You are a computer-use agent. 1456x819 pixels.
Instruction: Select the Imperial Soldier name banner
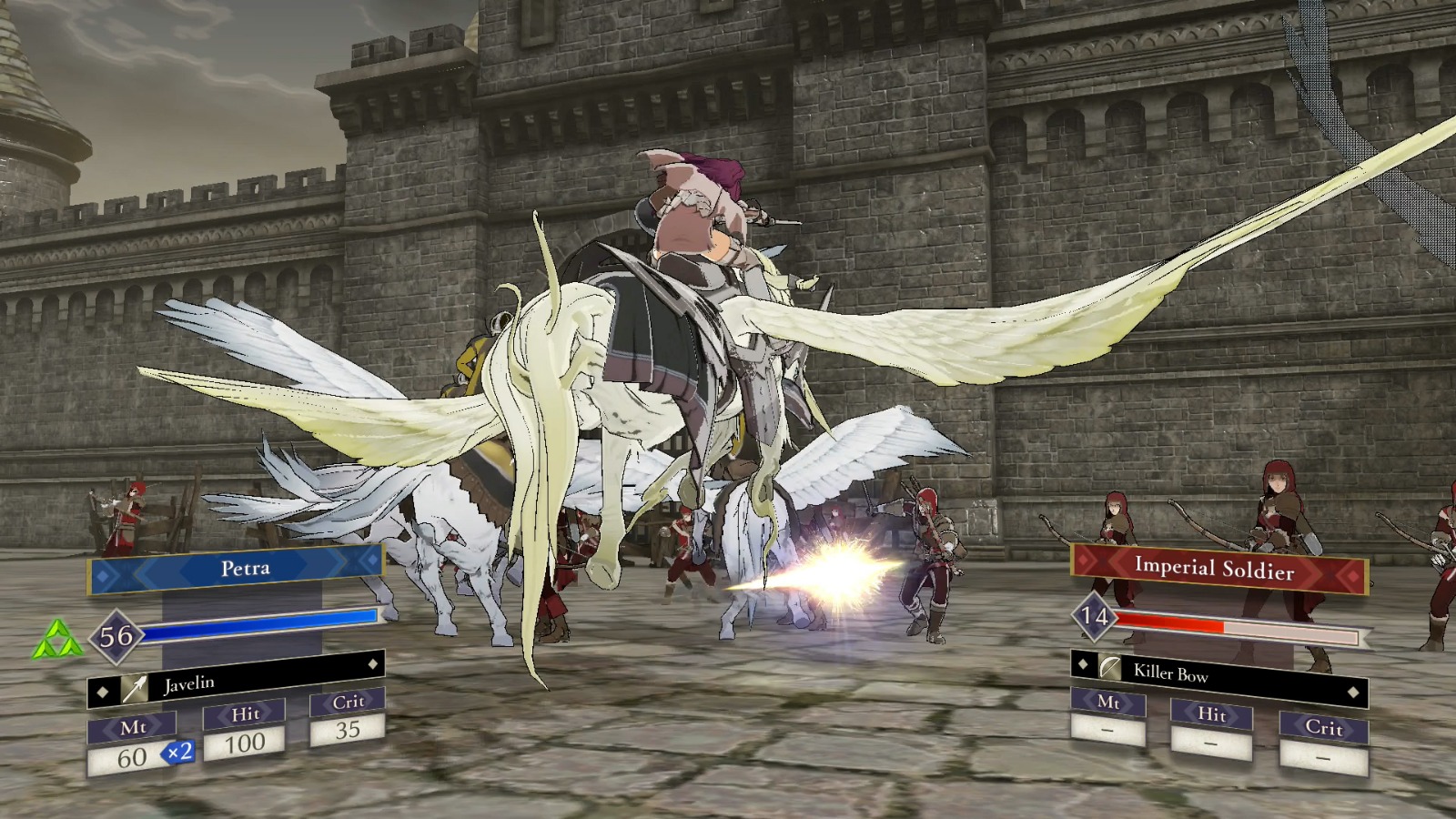1218,567
